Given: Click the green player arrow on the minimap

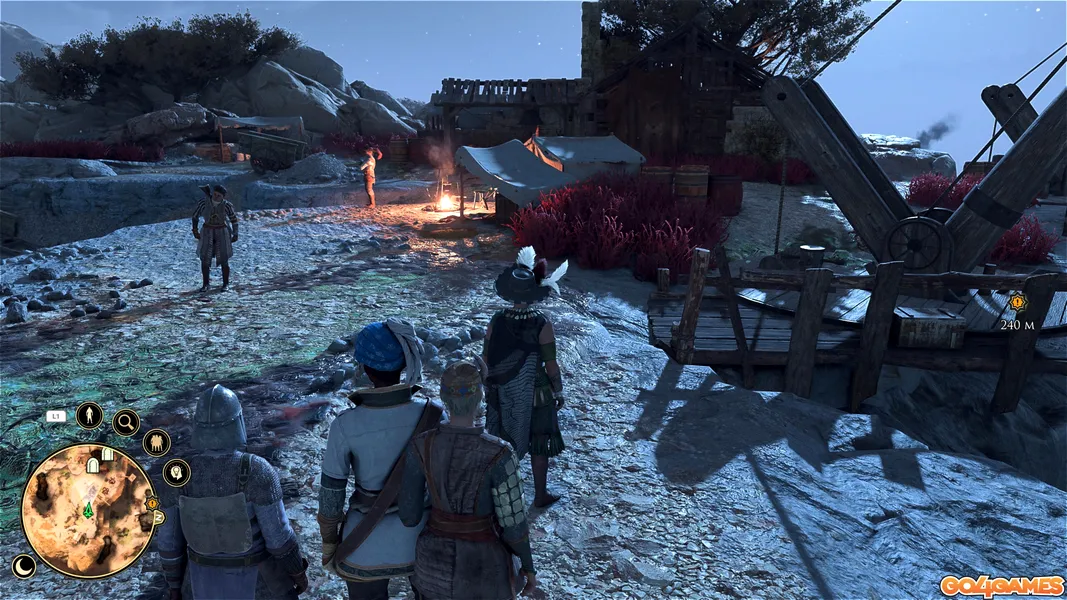Looking at the screenshot, I should point(88,510).
